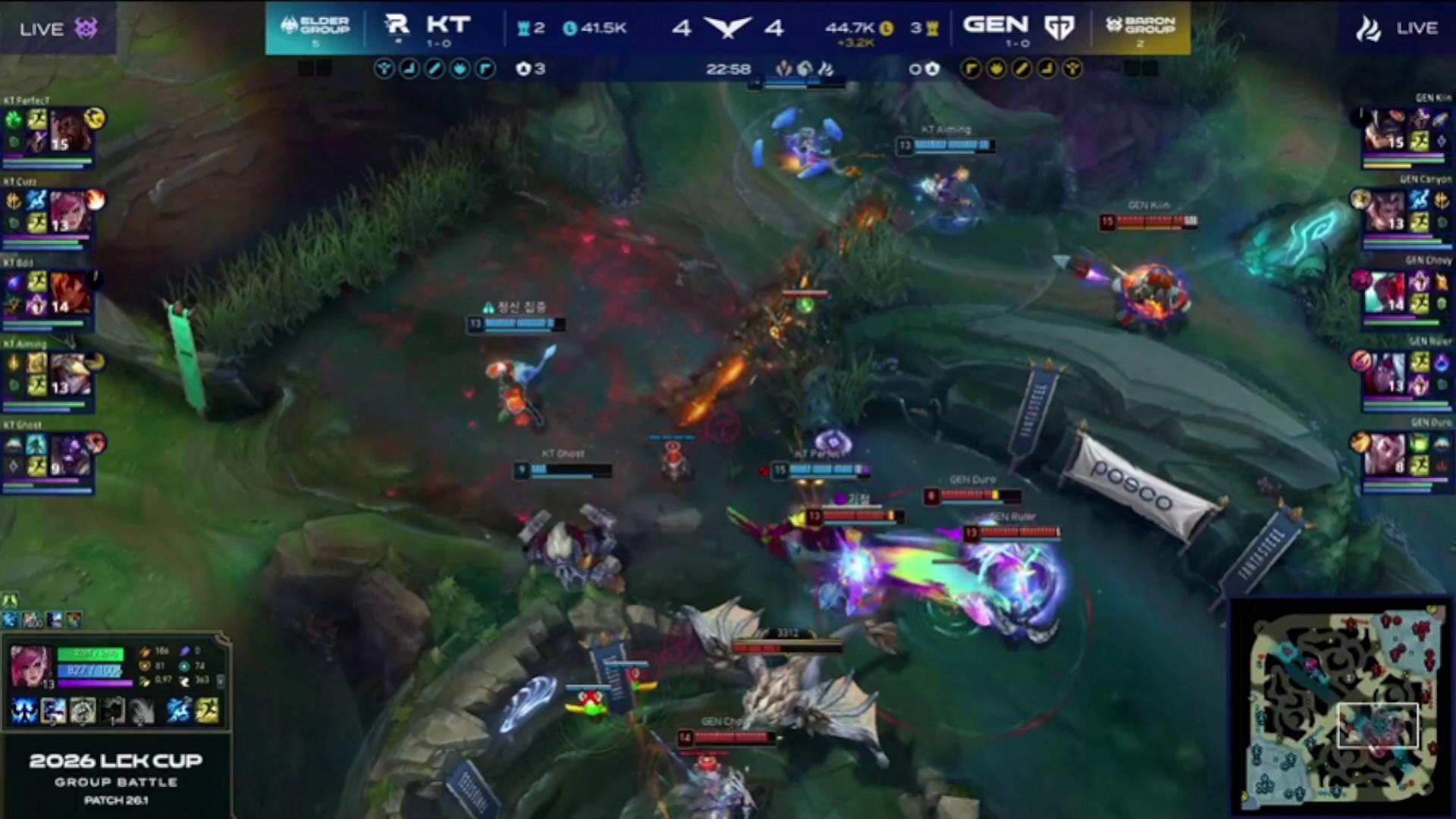Screen dimensions: 1456x819
Task: Select KT Aiming's champion portrait
Action: click(70, 375)
